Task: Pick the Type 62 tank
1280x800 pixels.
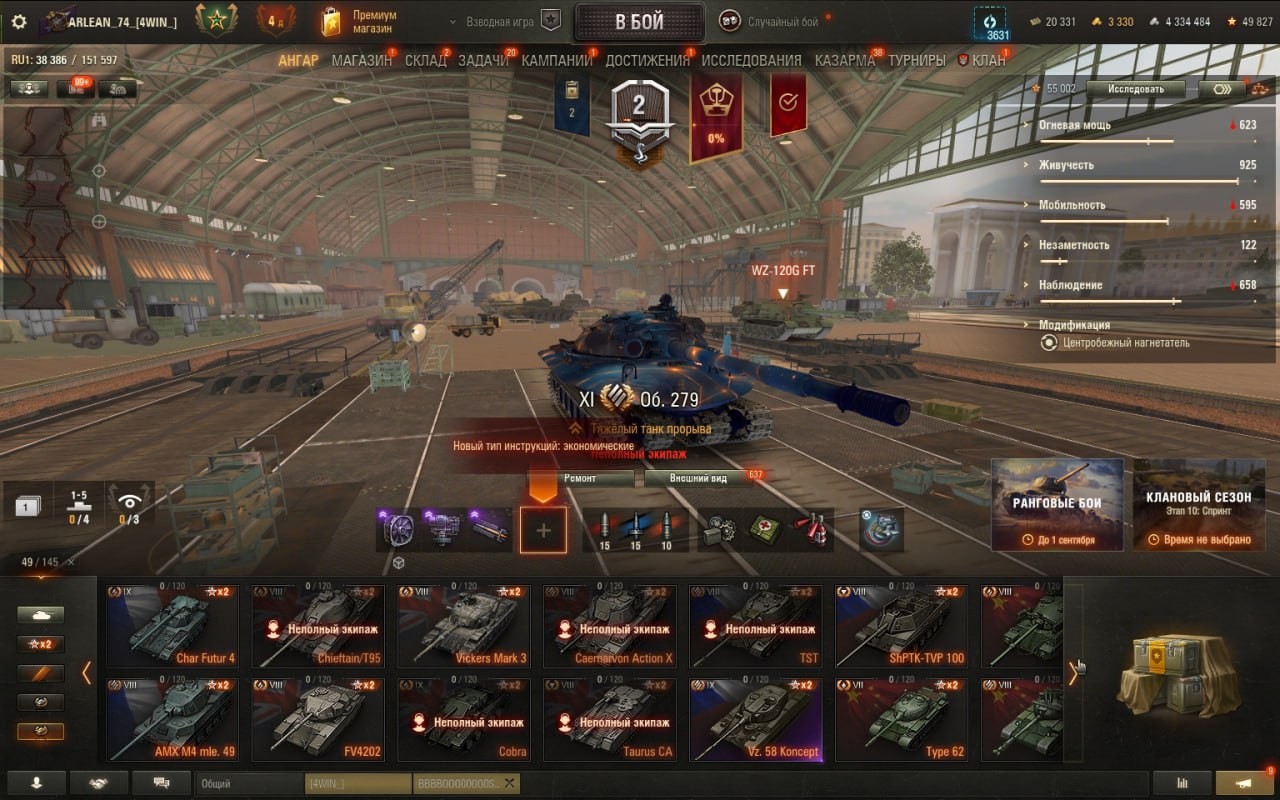Action: coord(902,720)
